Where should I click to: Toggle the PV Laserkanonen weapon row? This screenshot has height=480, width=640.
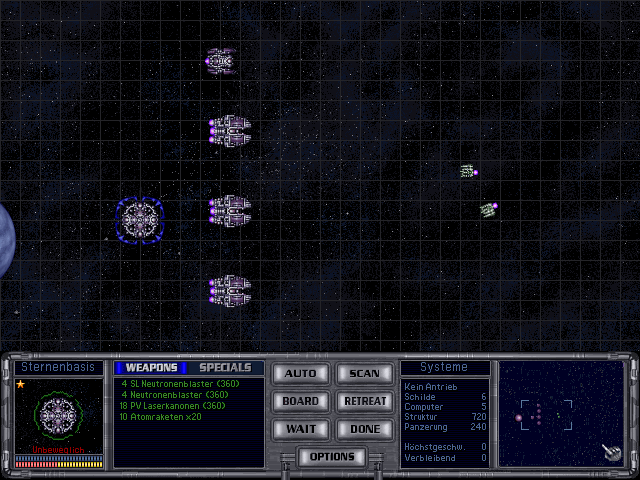click(172, 405)
